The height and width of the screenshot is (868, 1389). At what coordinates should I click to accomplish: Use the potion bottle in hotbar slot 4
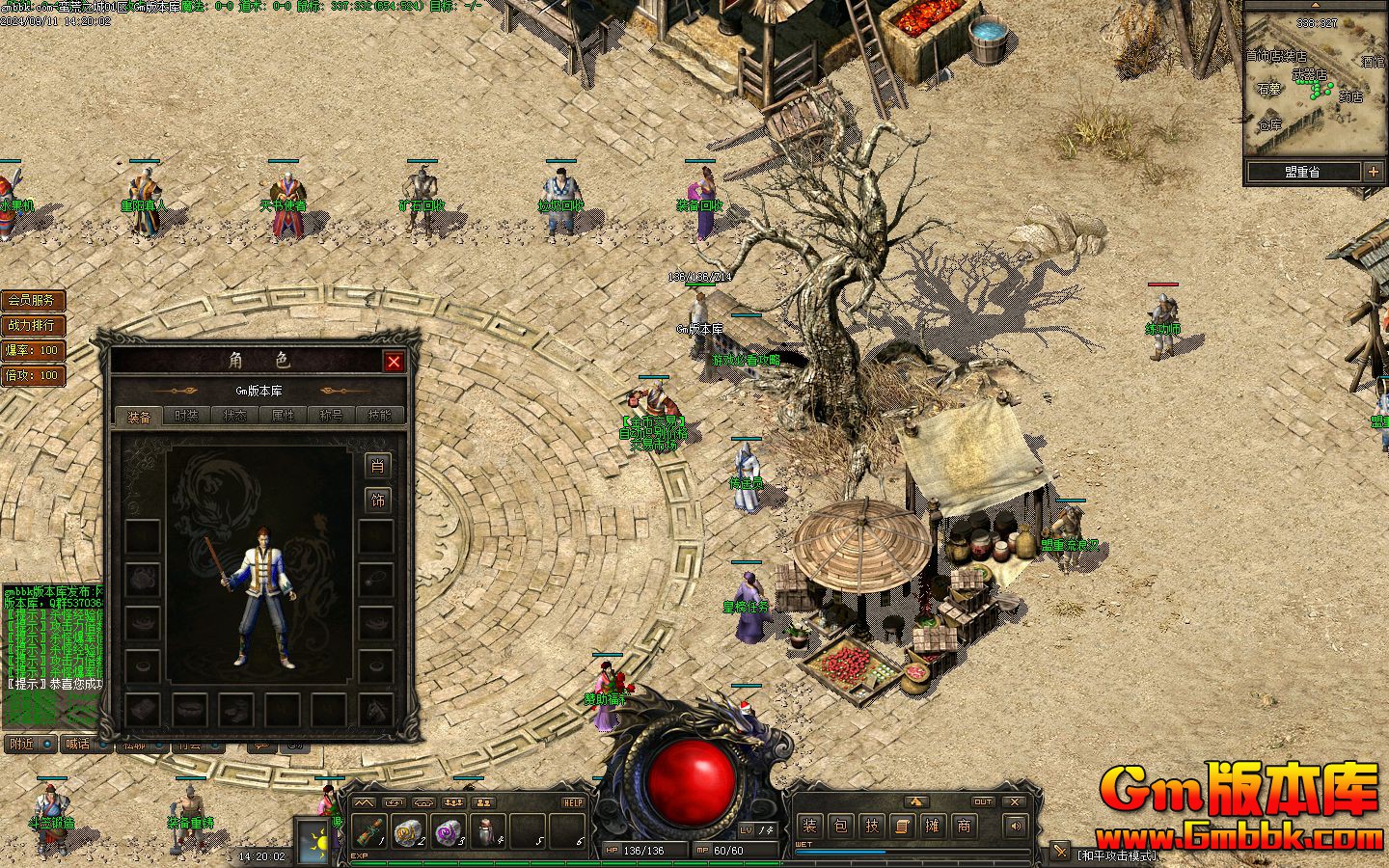click(488, 830)
